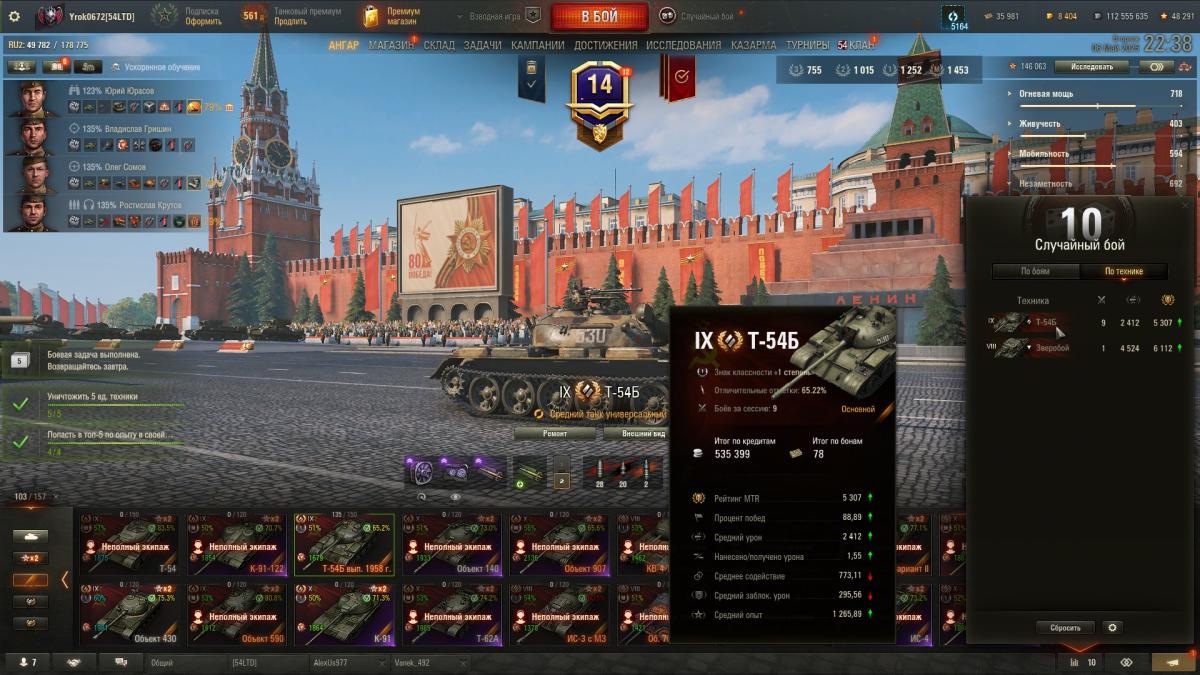Open the КАЗАРМА barracks tab
The image size is (1200, 675).
click(x=753, y=45)
